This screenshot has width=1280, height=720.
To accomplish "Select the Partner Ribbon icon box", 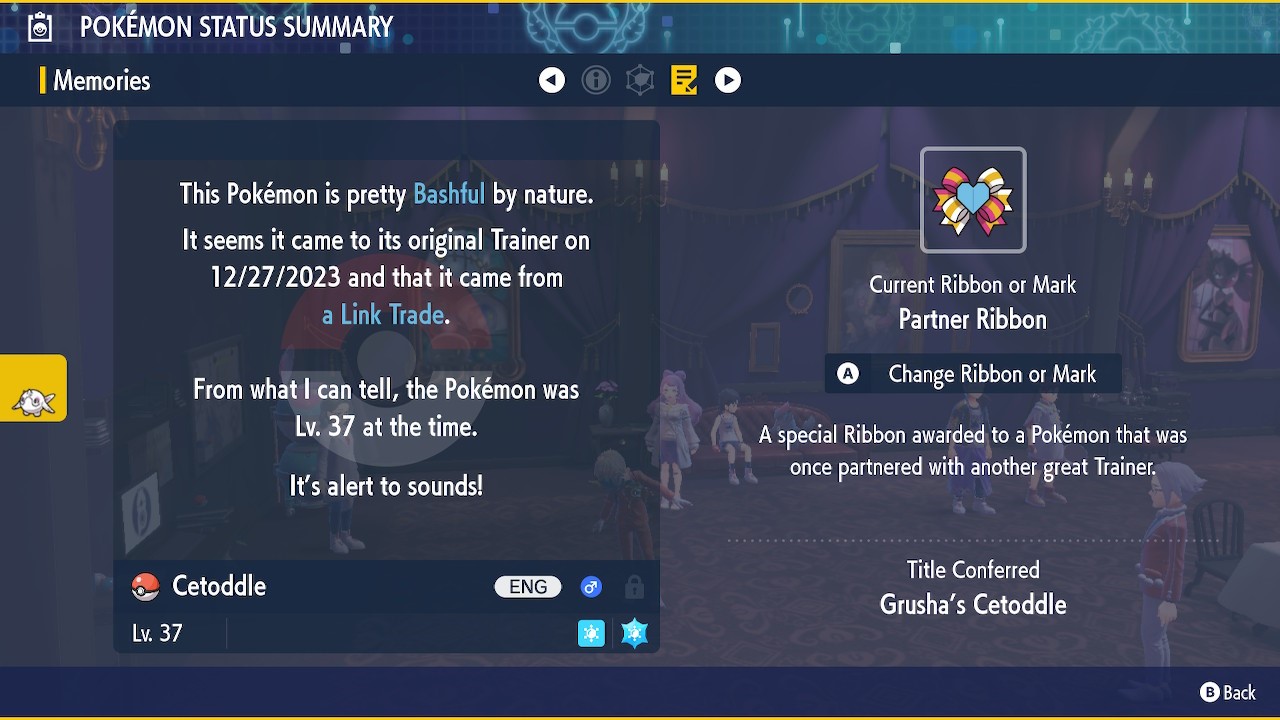I will pos(973,200).
